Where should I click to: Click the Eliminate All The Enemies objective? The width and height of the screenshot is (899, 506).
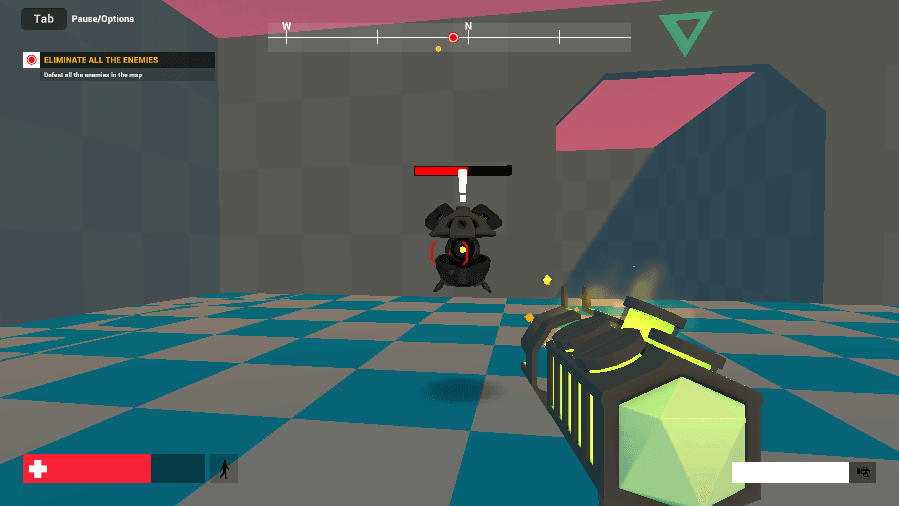pos(101,60)
